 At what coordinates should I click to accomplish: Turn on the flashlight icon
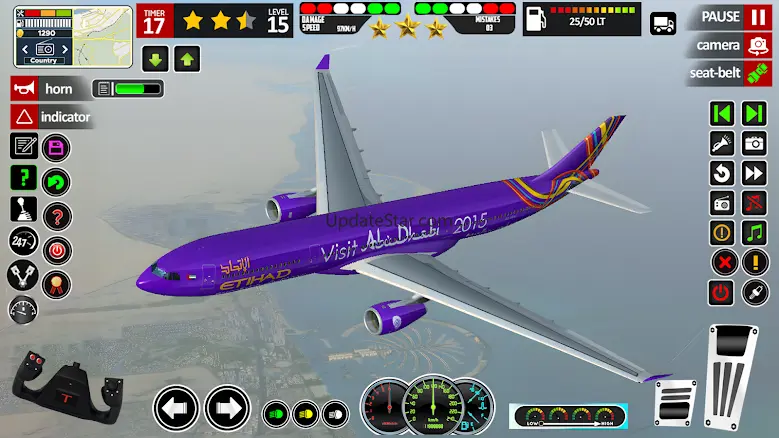[x=722, y=144]
